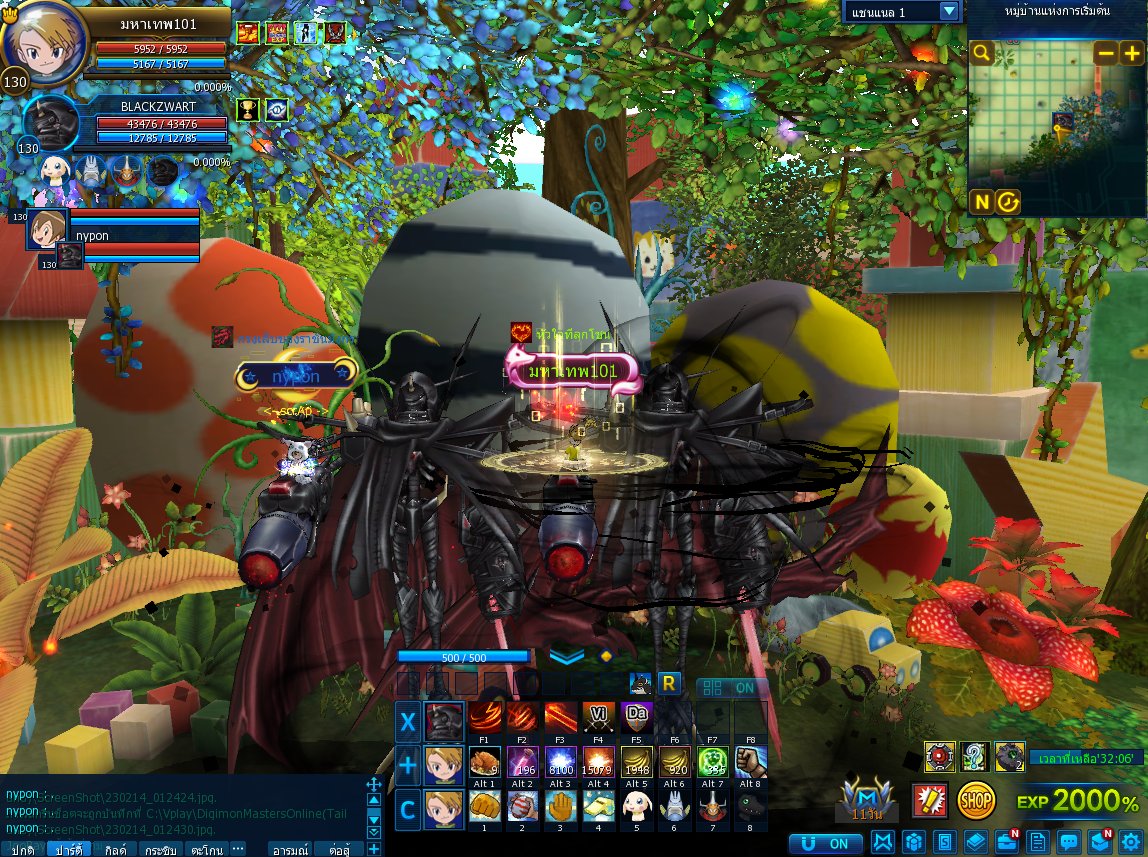Zoom in the minimap with plus button
1148x857 pixels.
[1131, 53]
